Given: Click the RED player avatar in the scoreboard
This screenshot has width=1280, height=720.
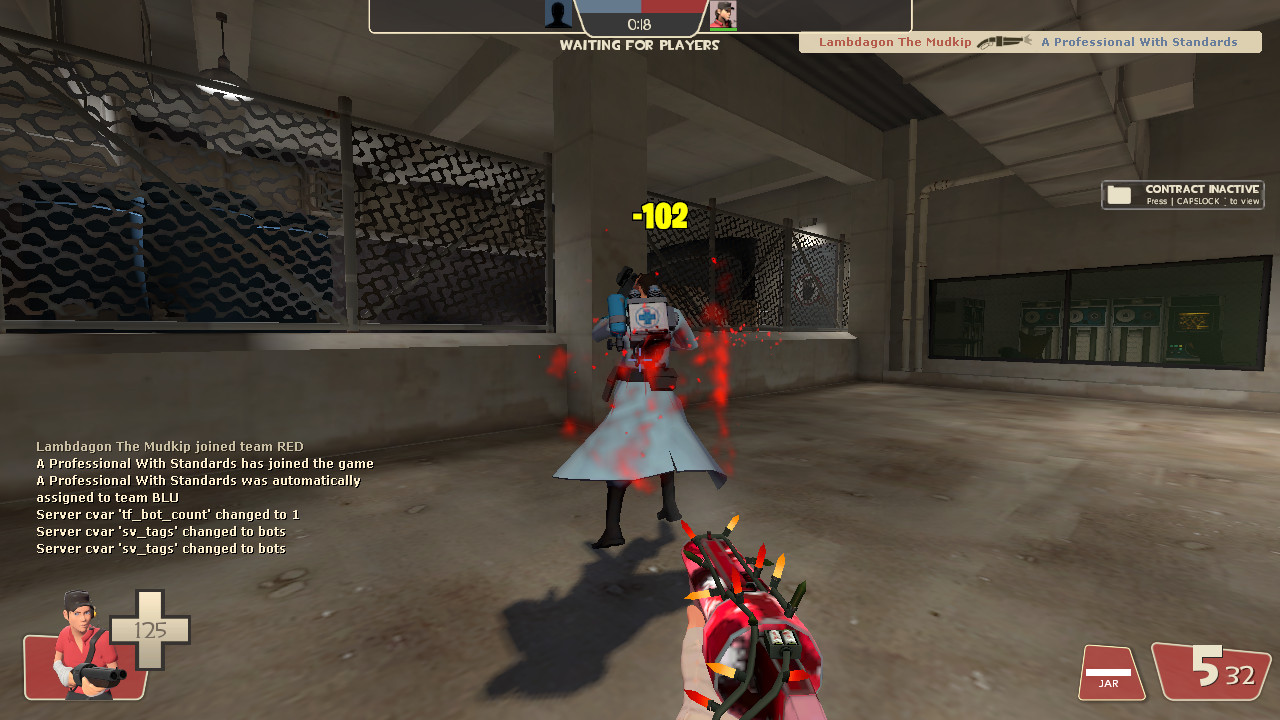Looking at the screenshot, I should pos(722,15).
